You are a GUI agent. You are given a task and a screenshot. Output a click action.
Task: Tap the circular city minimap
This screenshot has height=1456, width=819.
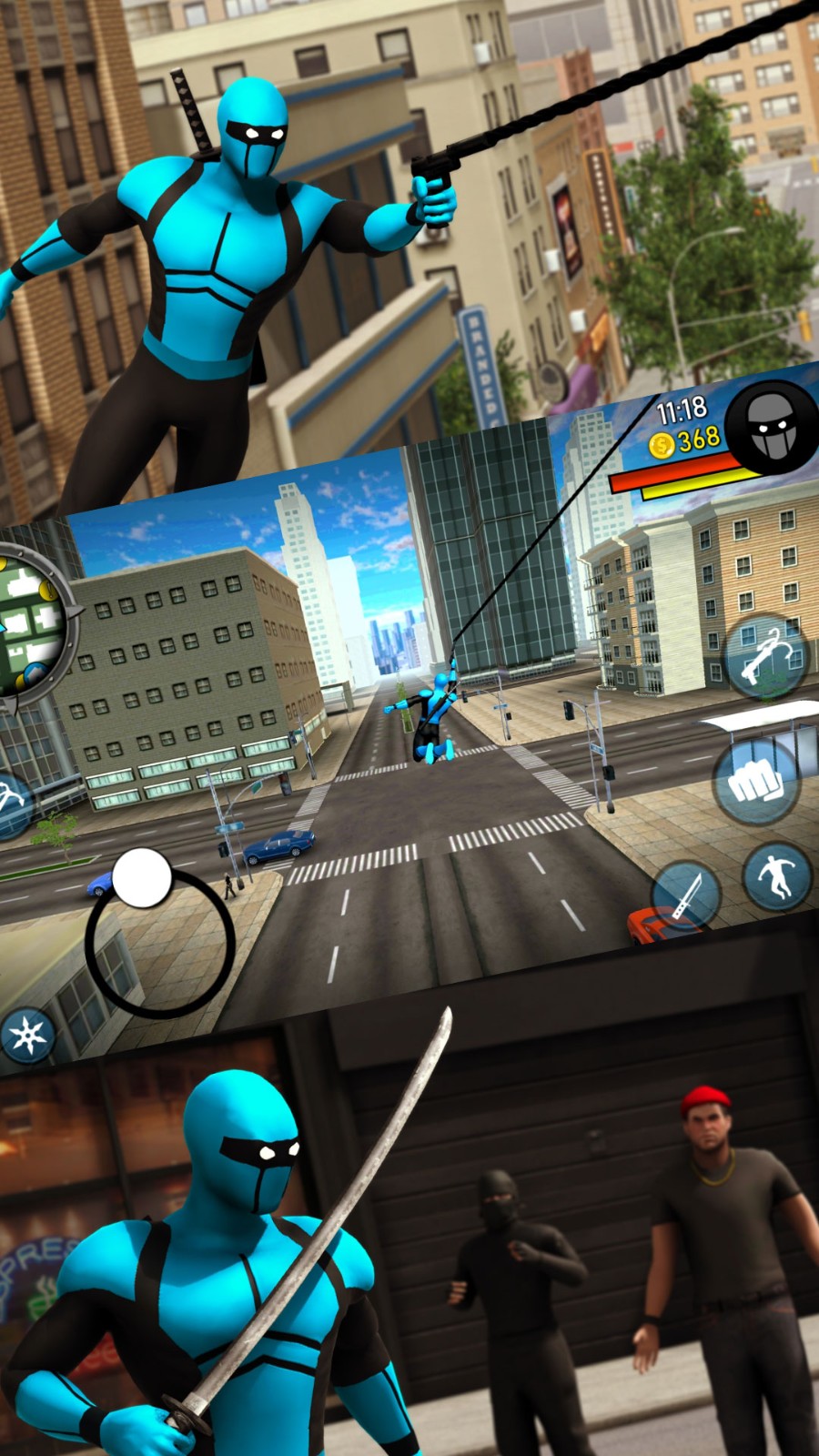point(29,628)
